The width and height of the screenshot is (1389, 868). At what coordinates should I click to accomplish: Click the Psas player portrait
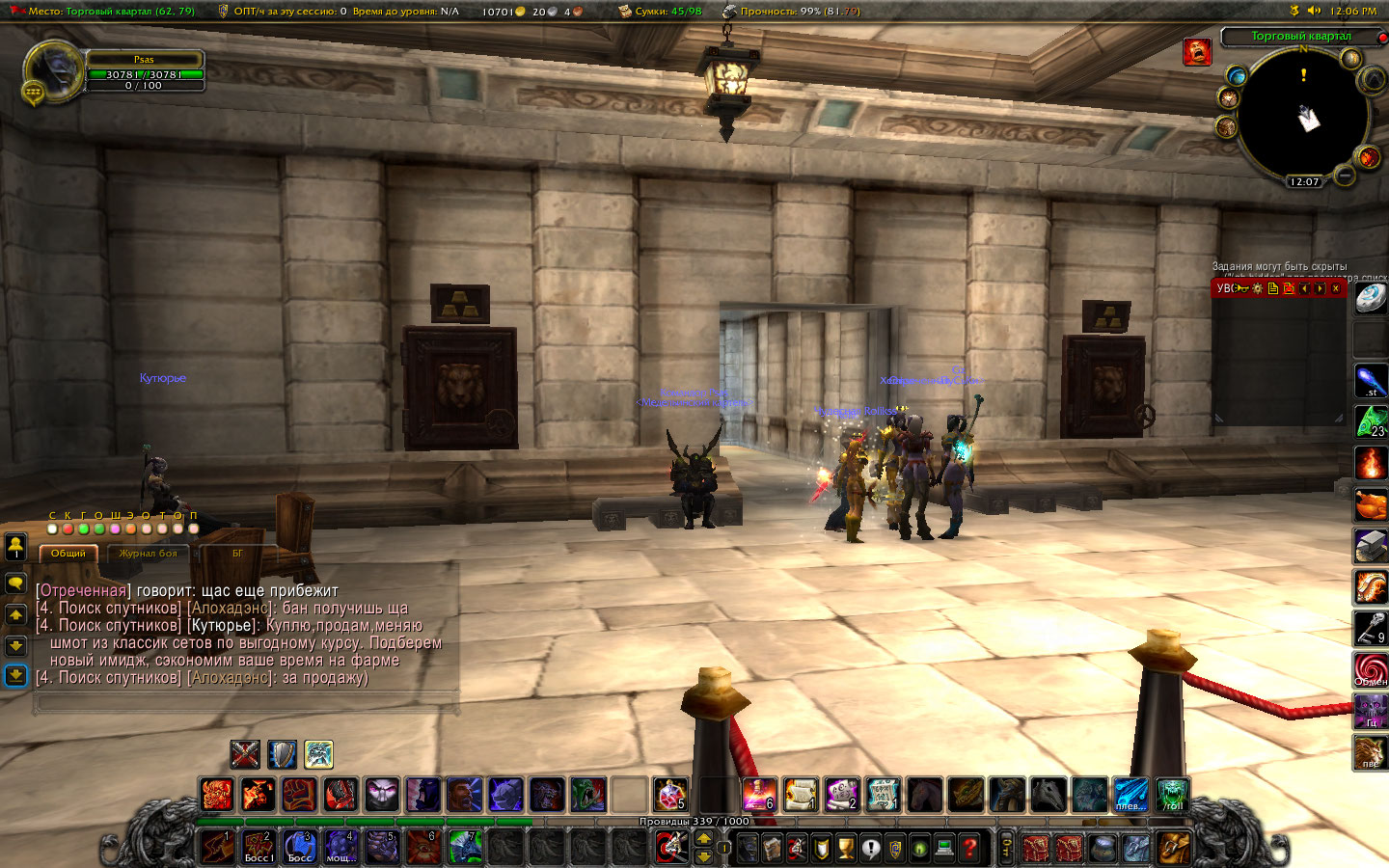pyautogui.click(x=52, y=72)
